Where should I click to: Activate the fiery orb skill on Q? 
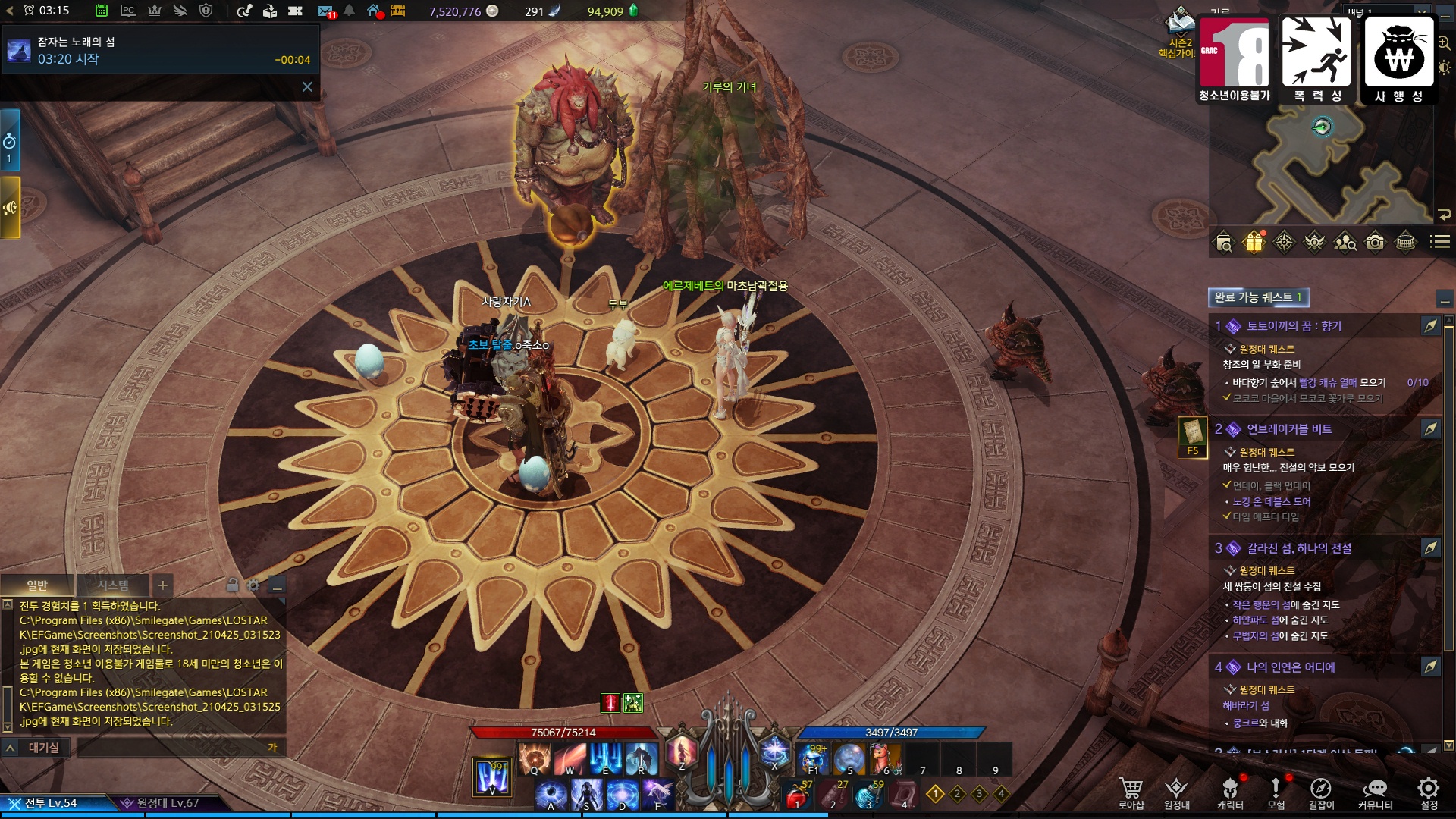(535, 758)
